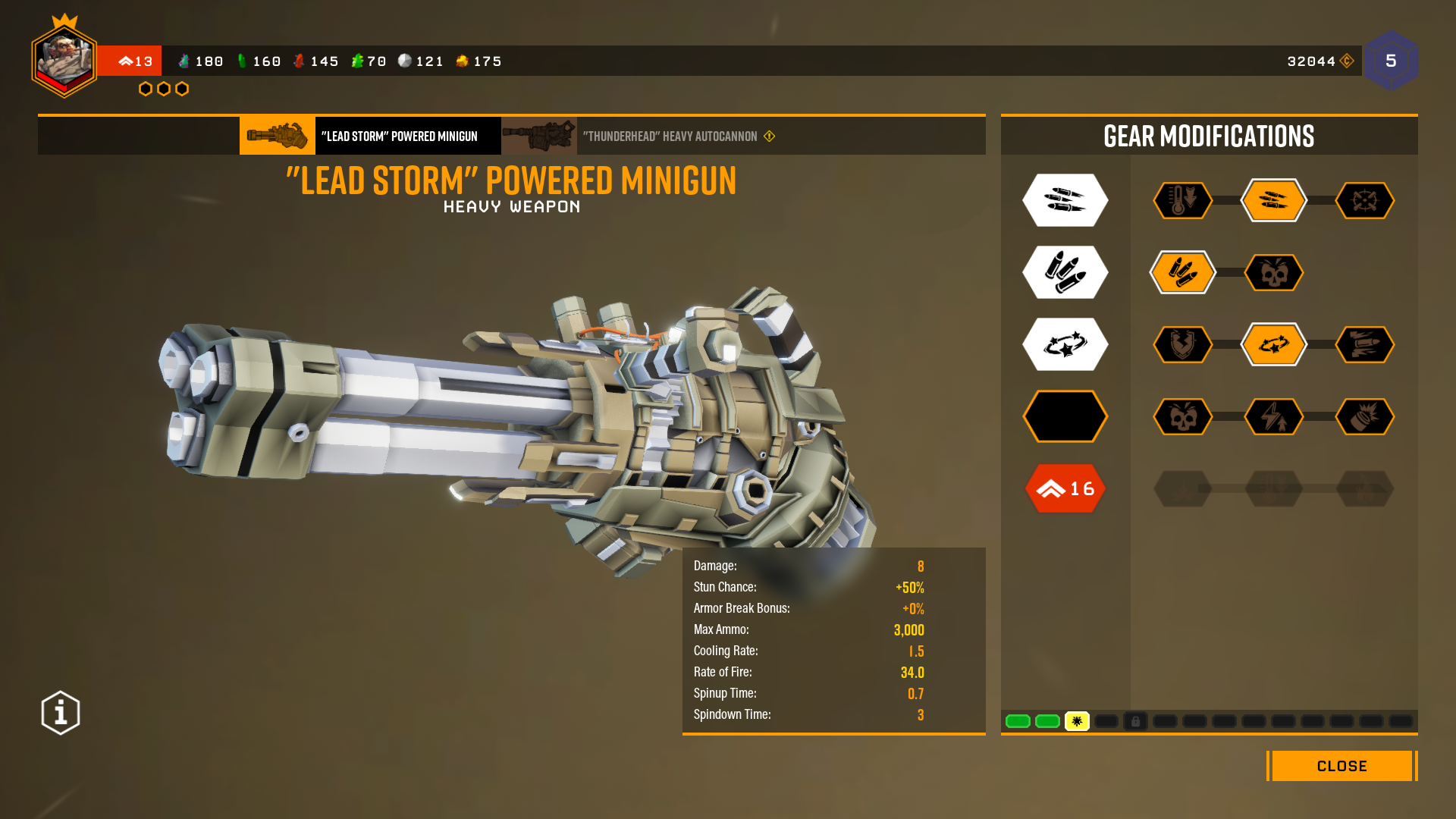
Task: Switch to the "Thunderhead" Heavy Autocannon tab
Action: pos(670,136)
